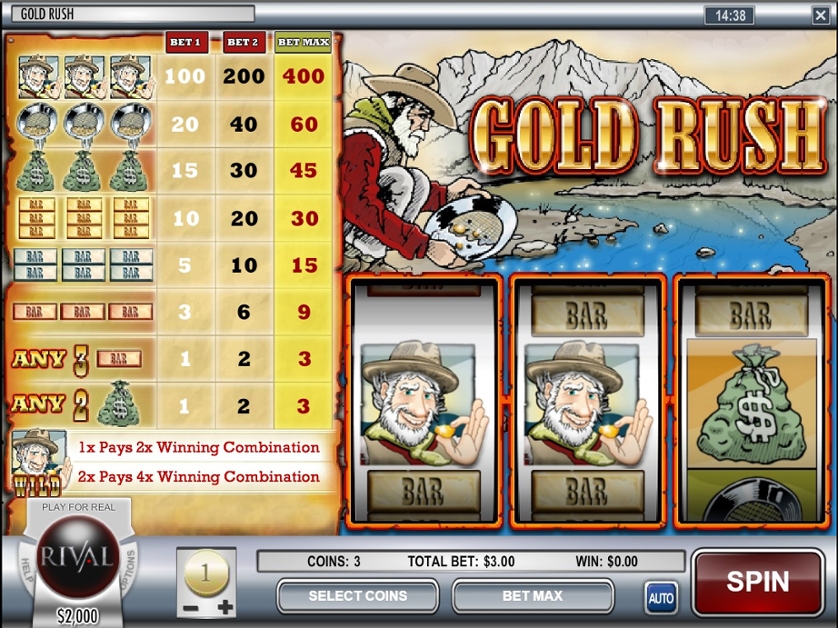Click the Bet Max button

532,596
